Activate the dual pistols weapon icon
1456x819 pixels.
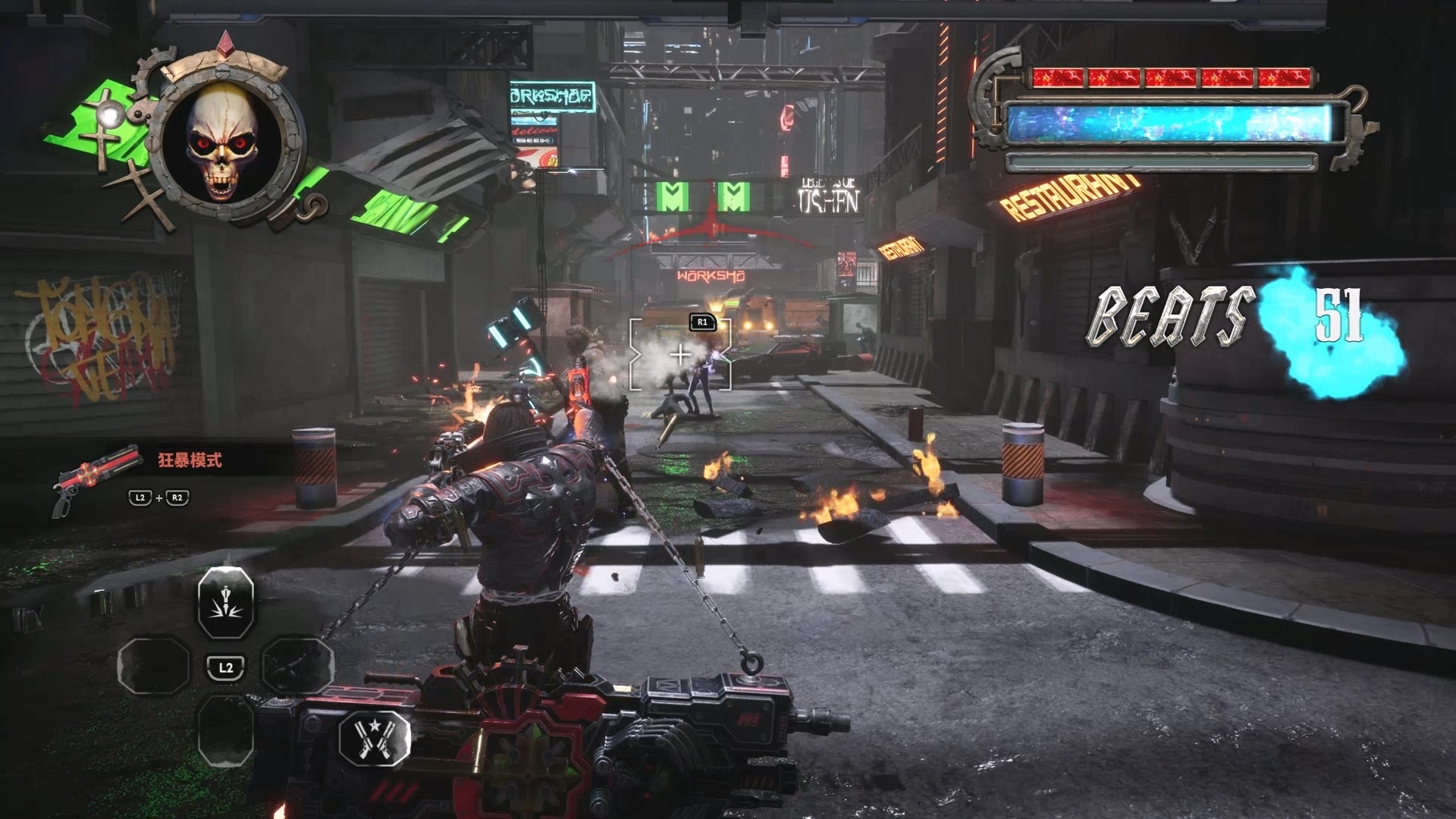tap(375, 737)
